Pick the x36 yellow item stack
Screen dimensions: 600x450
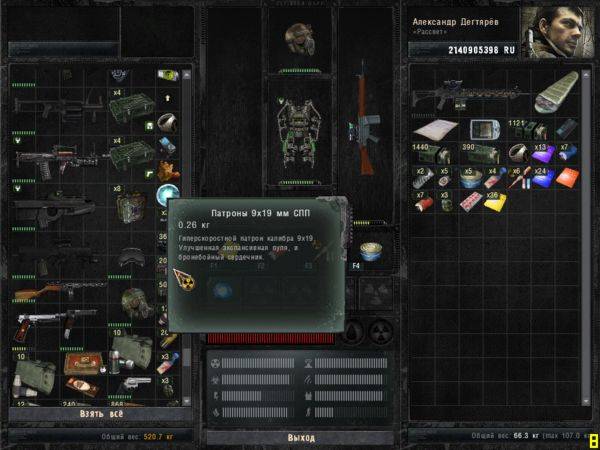coord(497,203)
